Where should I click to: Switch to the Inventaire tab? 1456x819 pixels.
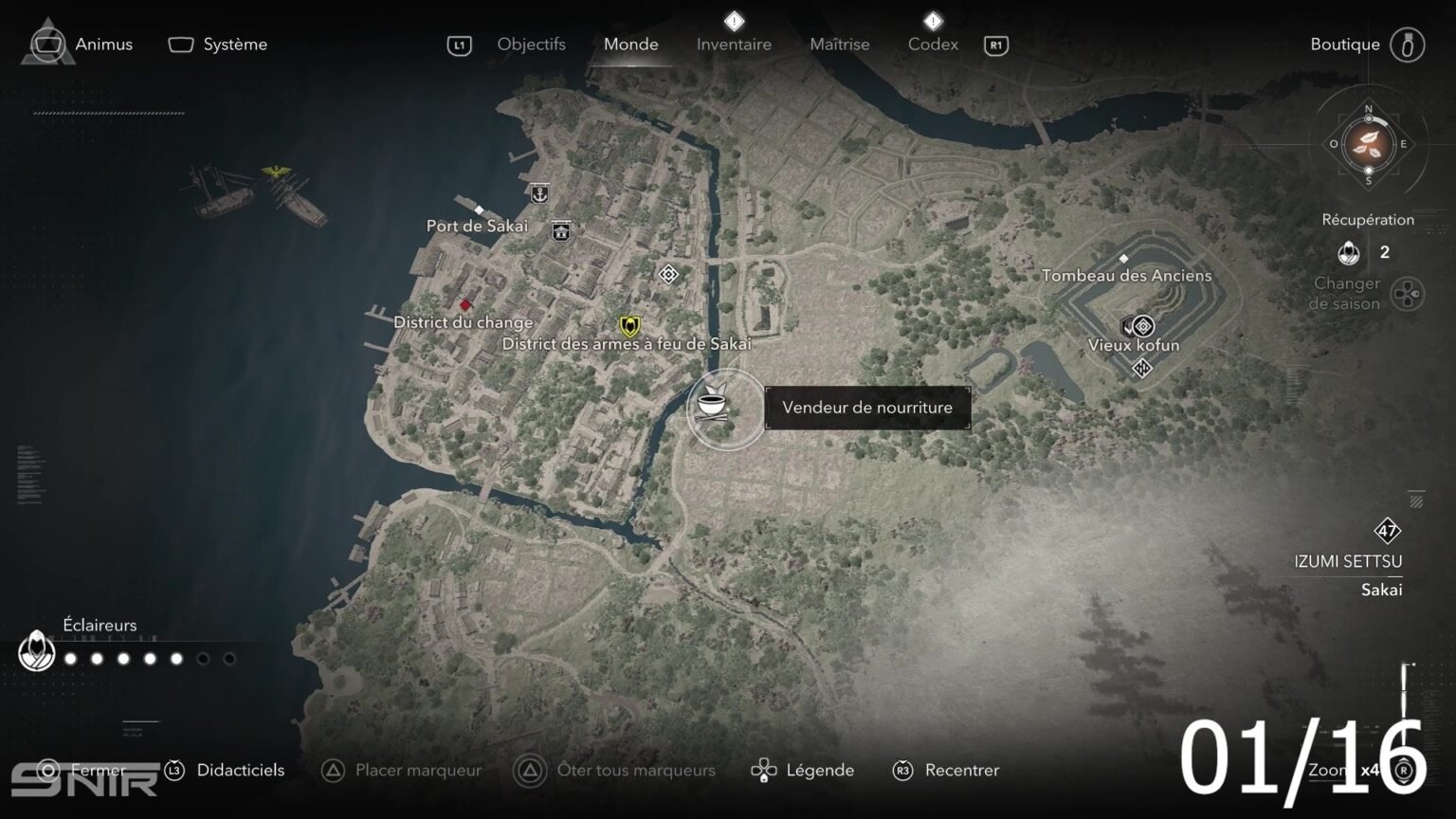(735, 44)
